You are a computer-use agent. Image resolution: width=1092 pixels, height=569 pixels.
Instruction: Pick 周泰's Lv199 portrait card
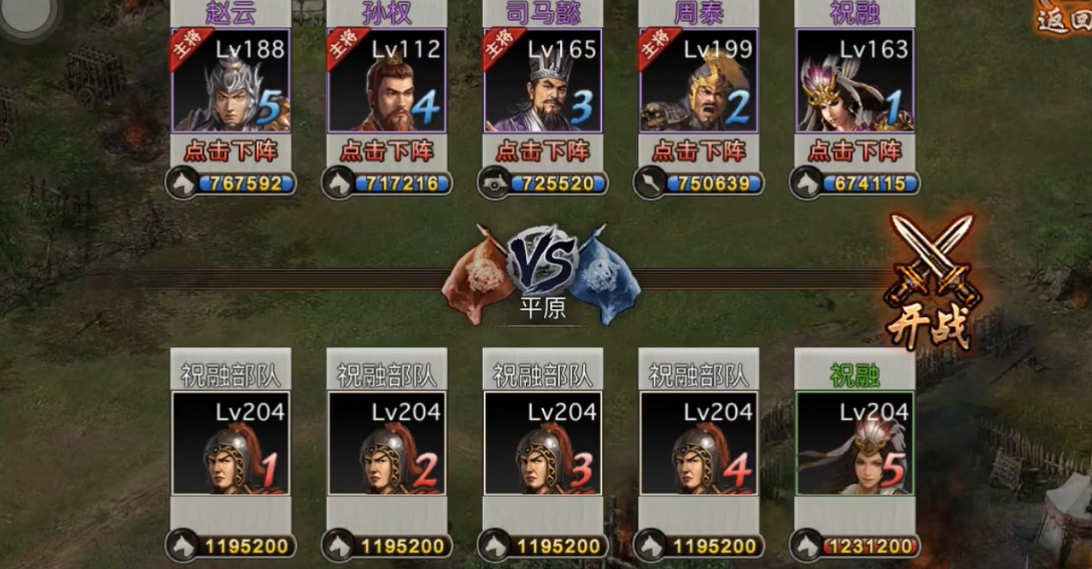(x=699, y=81)
